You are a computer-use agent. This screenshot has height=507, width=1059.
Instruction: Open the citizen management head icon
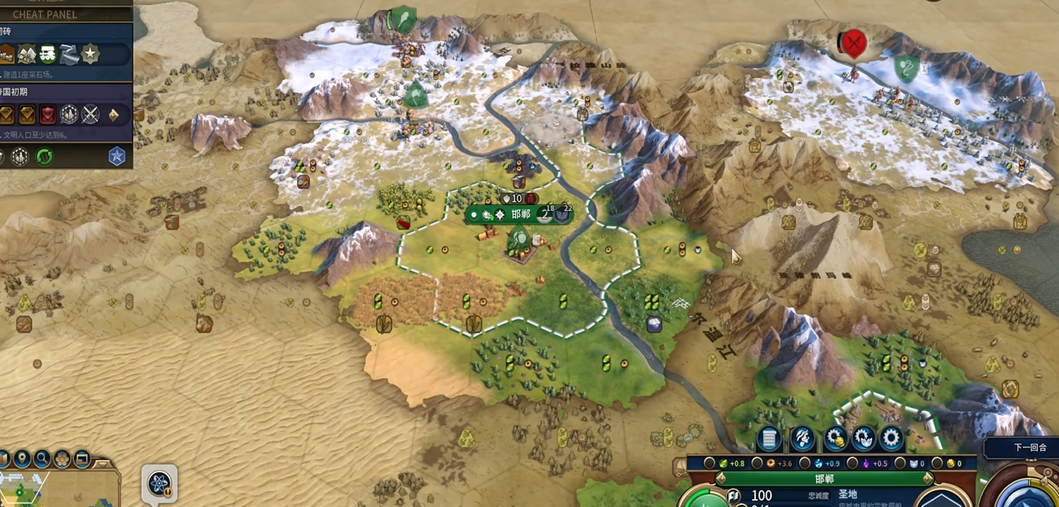click(801, 438)
